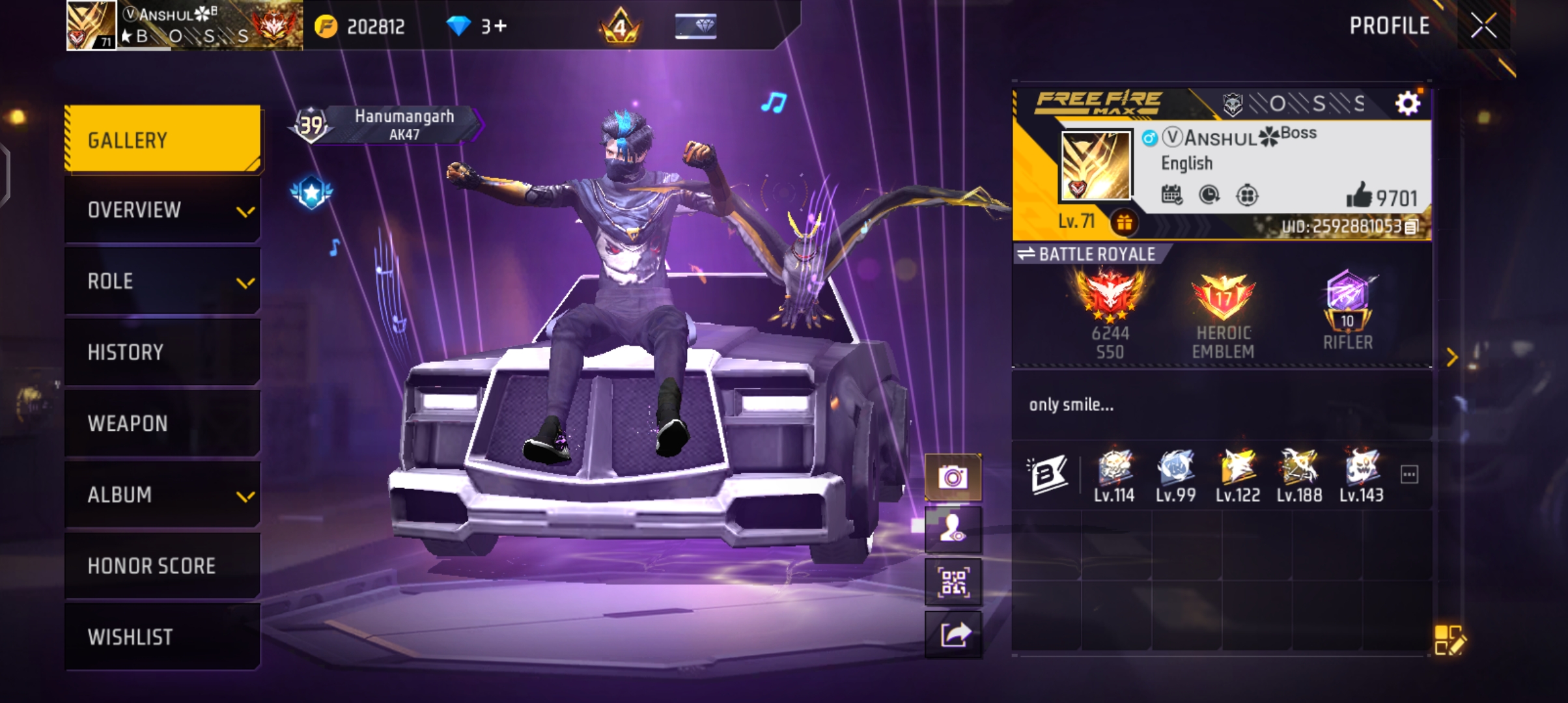Select the Gallery tab
The height and width of the screenshot is (703, 1568).
(x=163, y=140)
